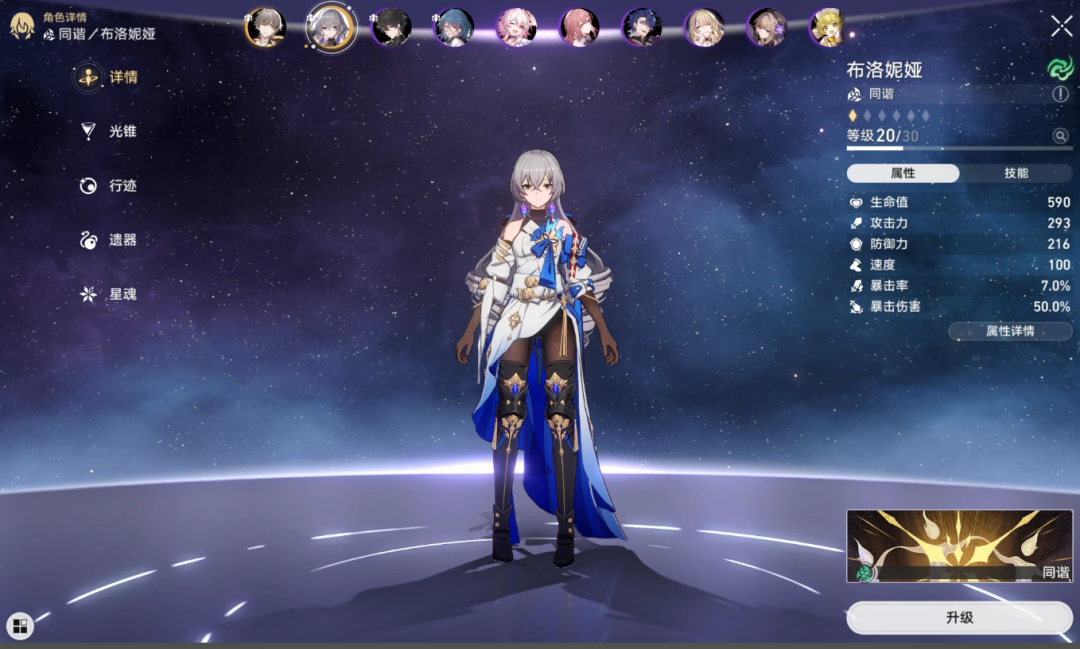Click the magnifier icon beside the level
This screenshot has width=1080, height=649.
pyautogui.click(x=1060, y=136)
